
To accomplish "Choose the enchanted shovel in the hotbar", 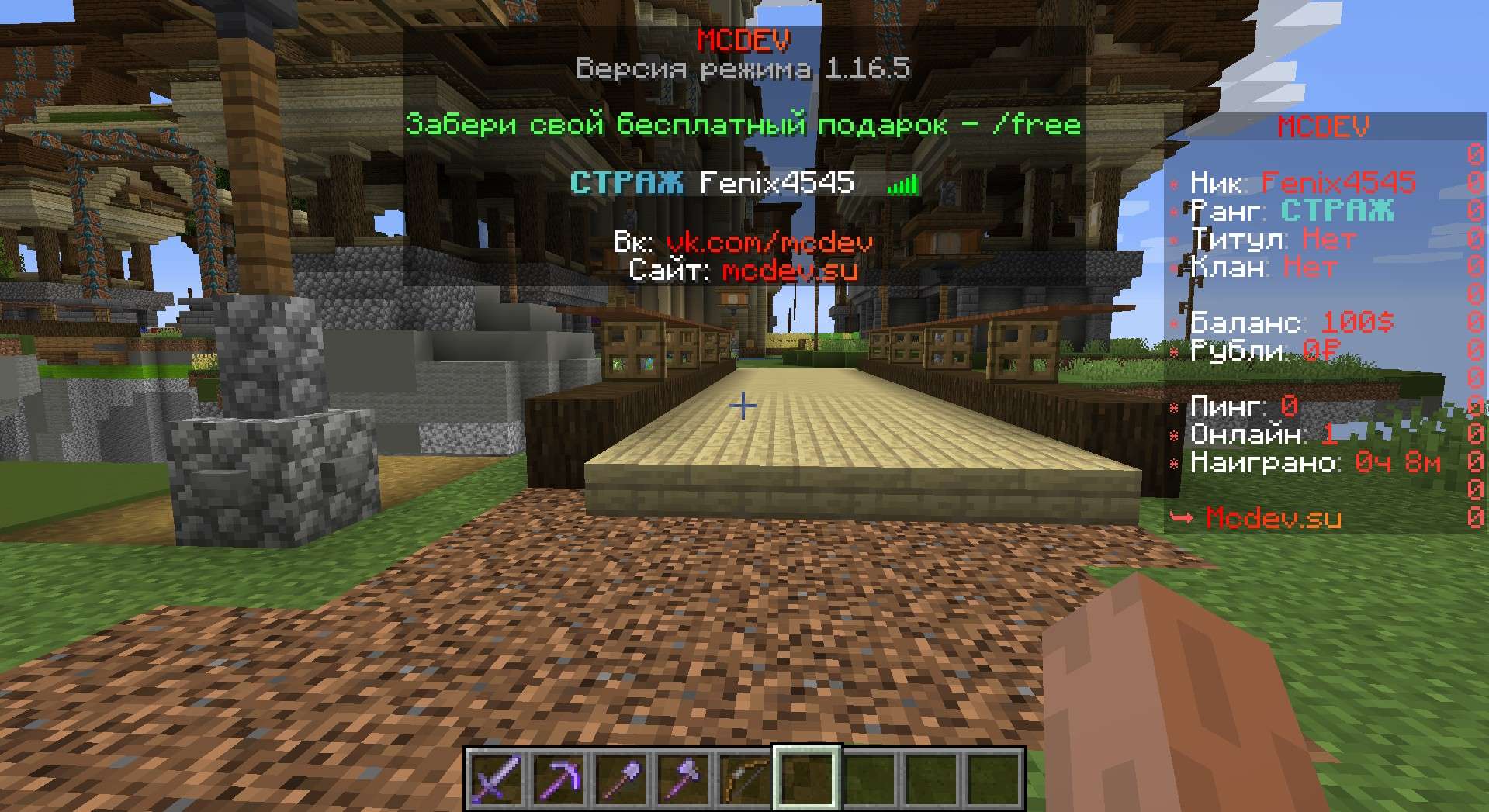I will point(622,779).
